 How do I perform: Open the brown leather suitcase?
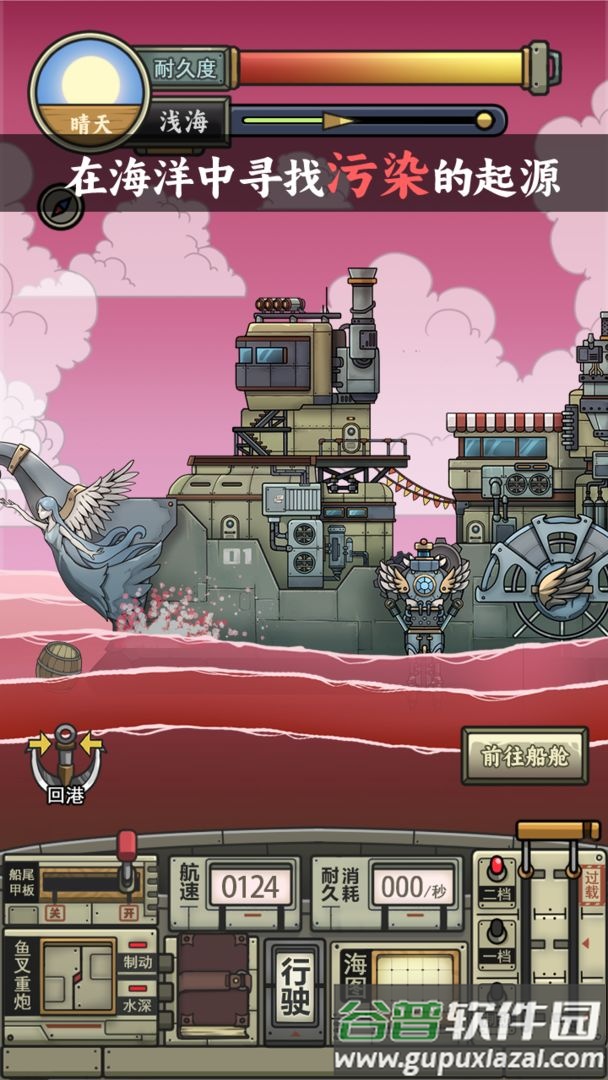click(x=212, y=983)
